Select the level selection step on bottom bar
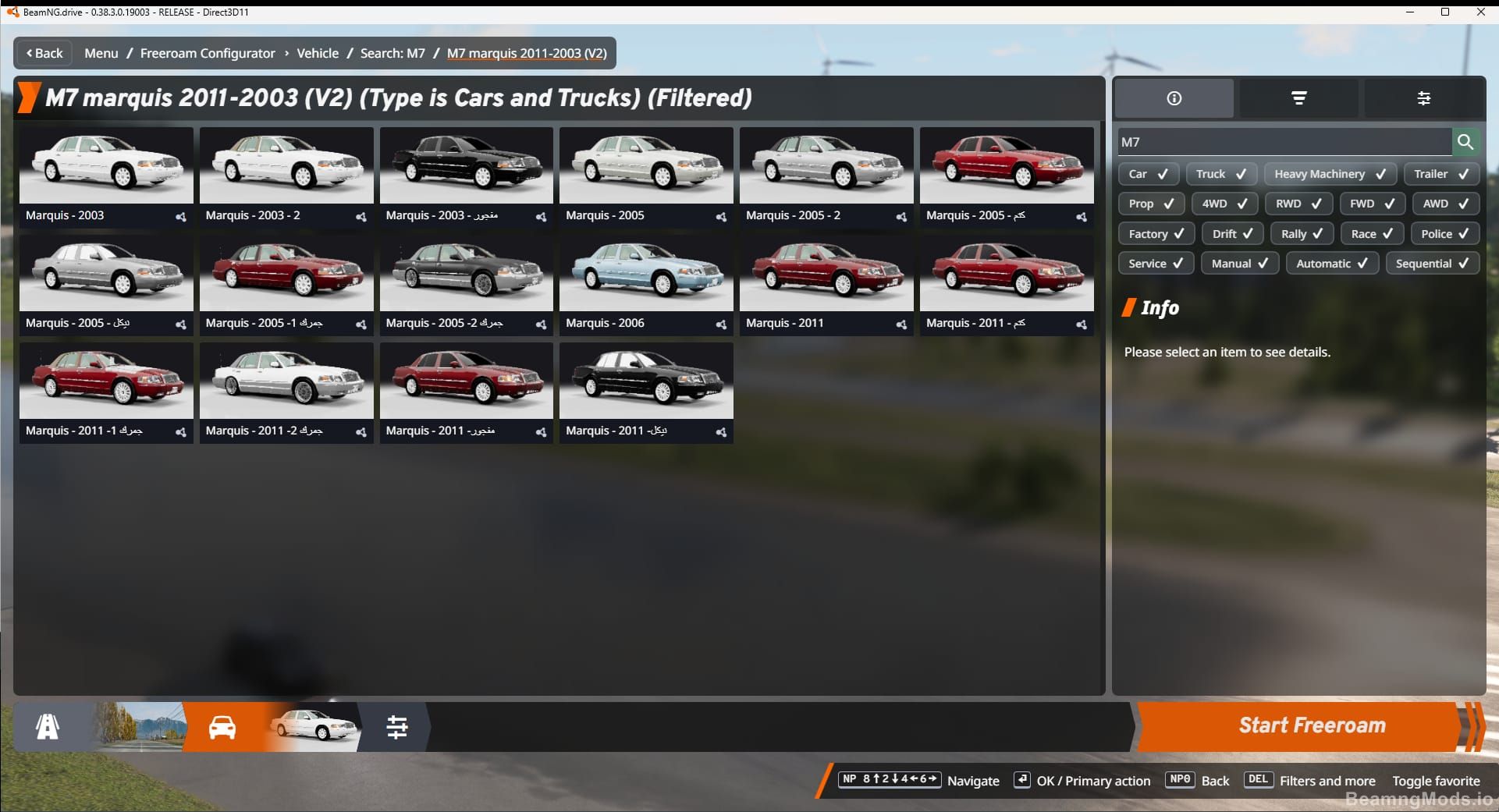Viewport: 1499px width, 812px height. click(49, 726)
